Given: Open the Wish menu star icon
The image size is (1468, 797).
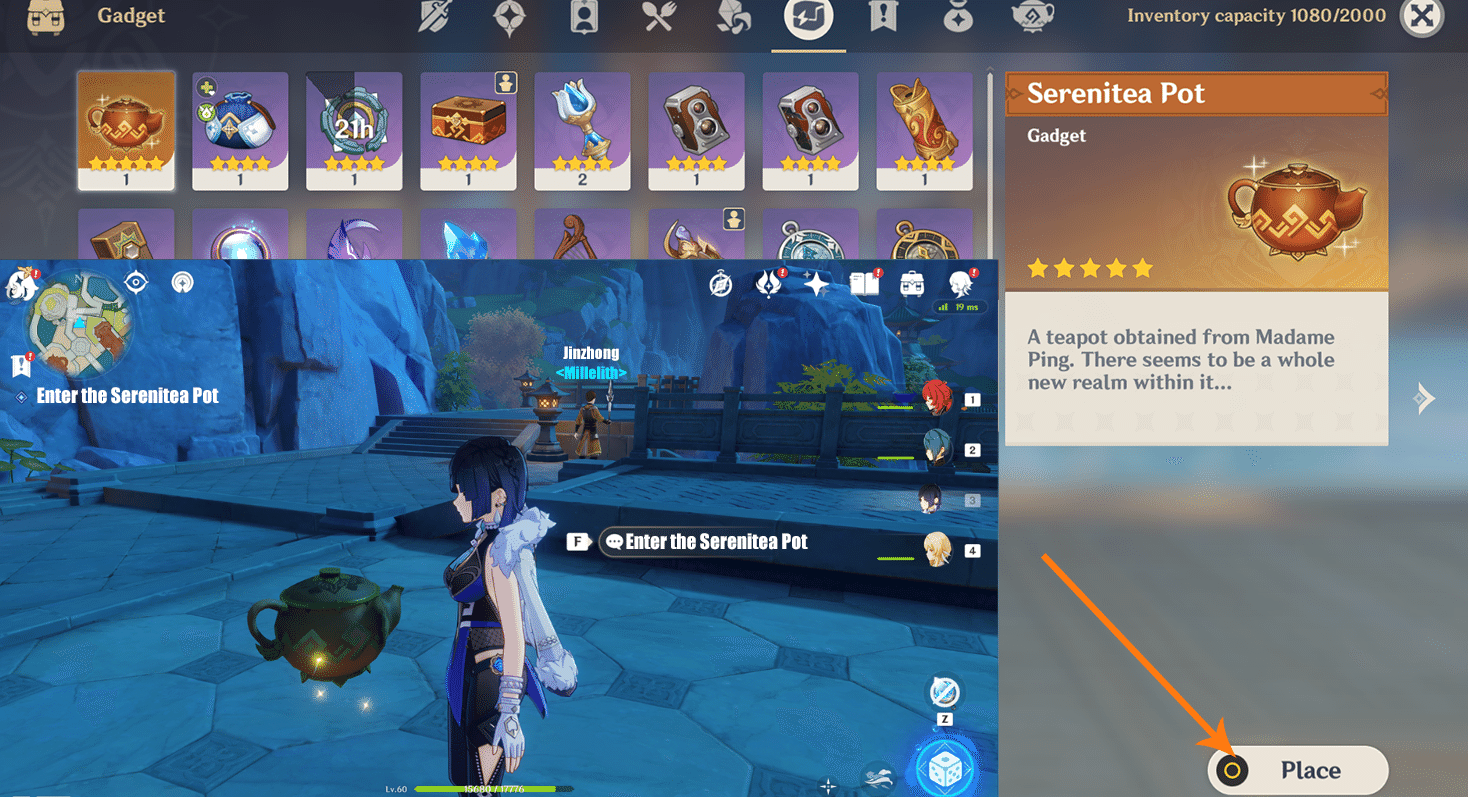Looking at the screenshot, I should (x=815, y=284).
